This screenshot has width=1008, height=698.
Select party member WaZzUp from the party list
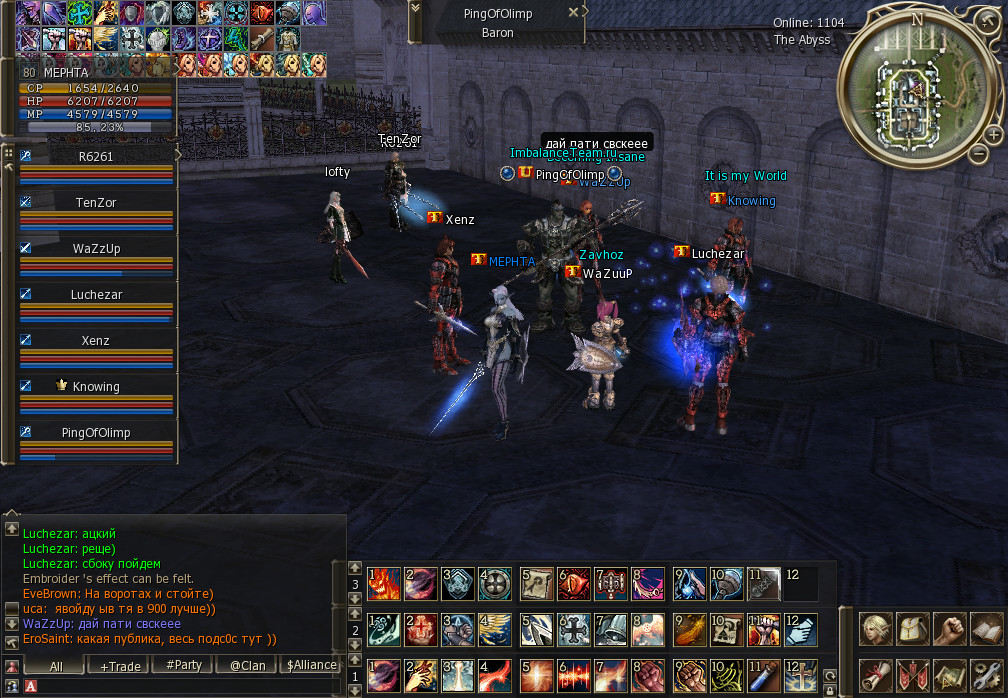click(x=96, y=248)
